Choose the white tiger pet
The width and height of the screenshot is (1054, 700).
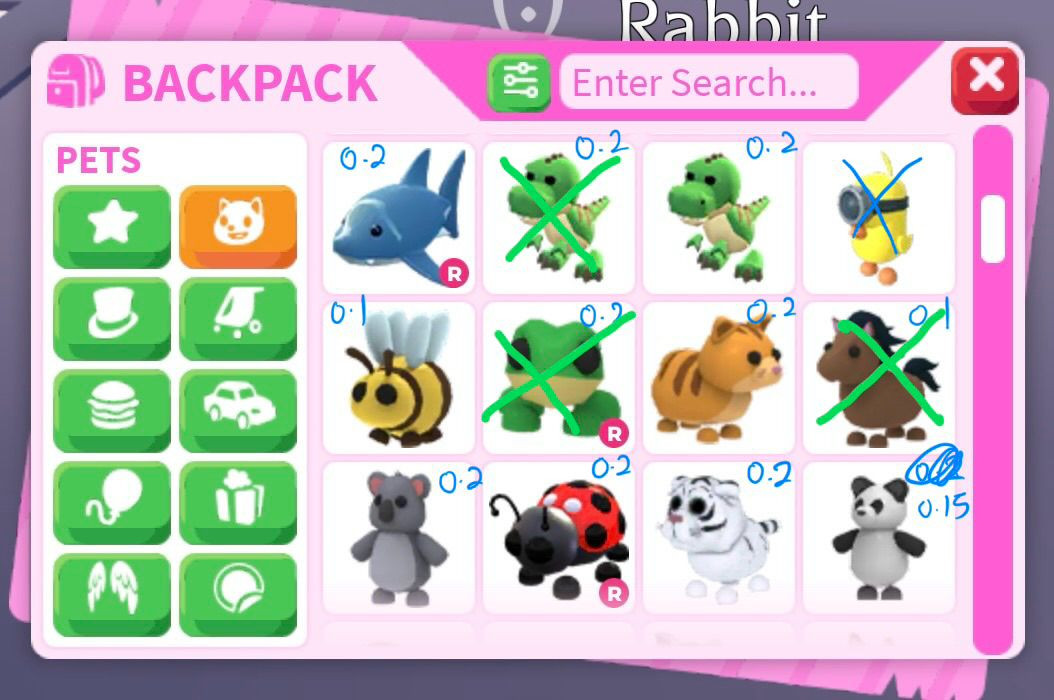click(719, 537)
